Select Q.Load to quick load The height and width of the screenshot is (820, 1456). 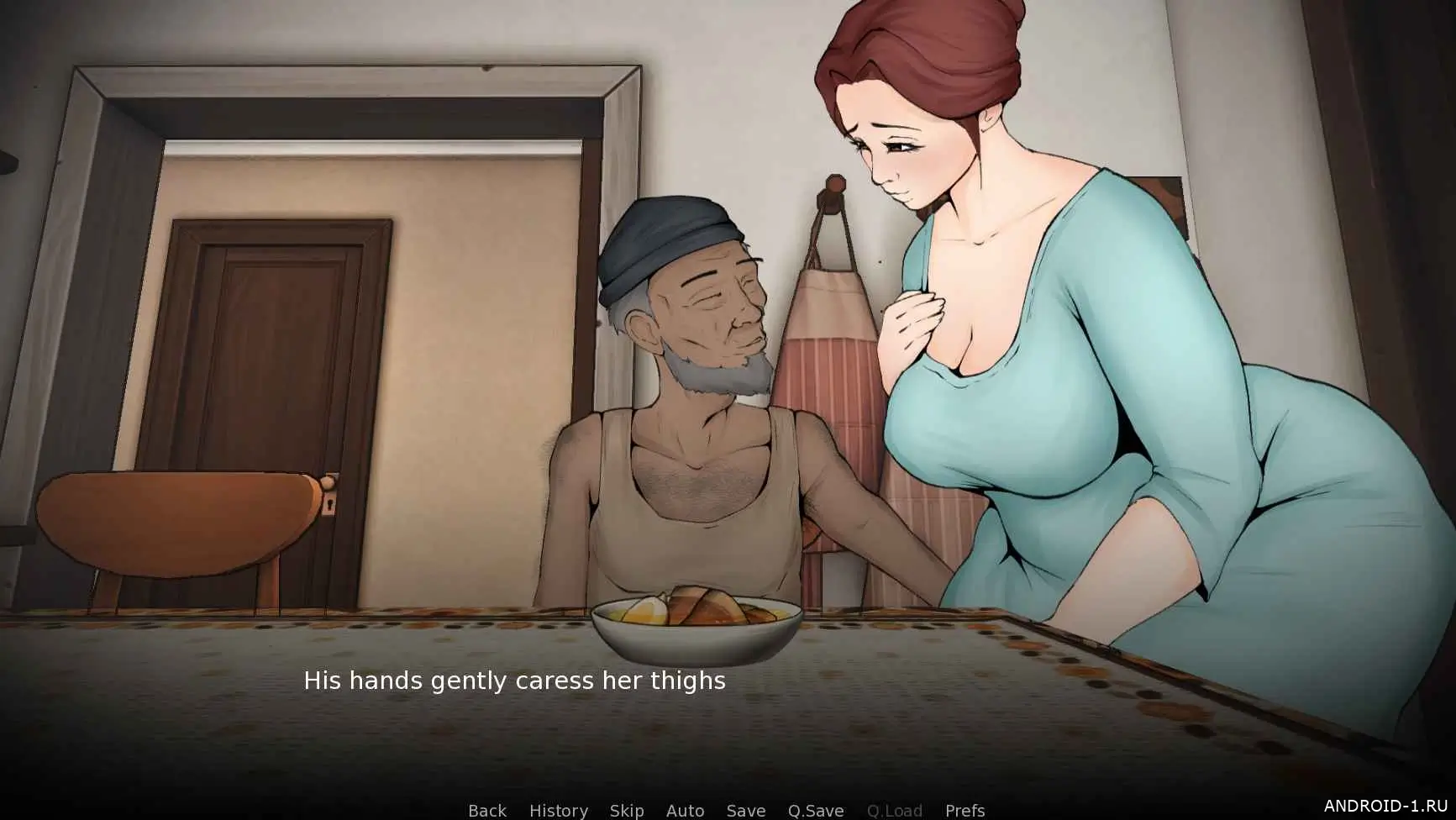pos(895,811)
